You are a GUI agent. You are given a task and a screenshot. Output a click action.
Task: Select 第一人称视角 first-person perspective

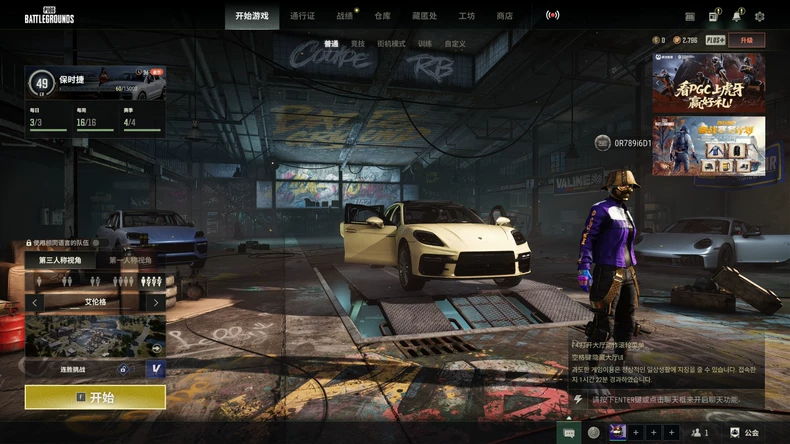click(131, 260)
